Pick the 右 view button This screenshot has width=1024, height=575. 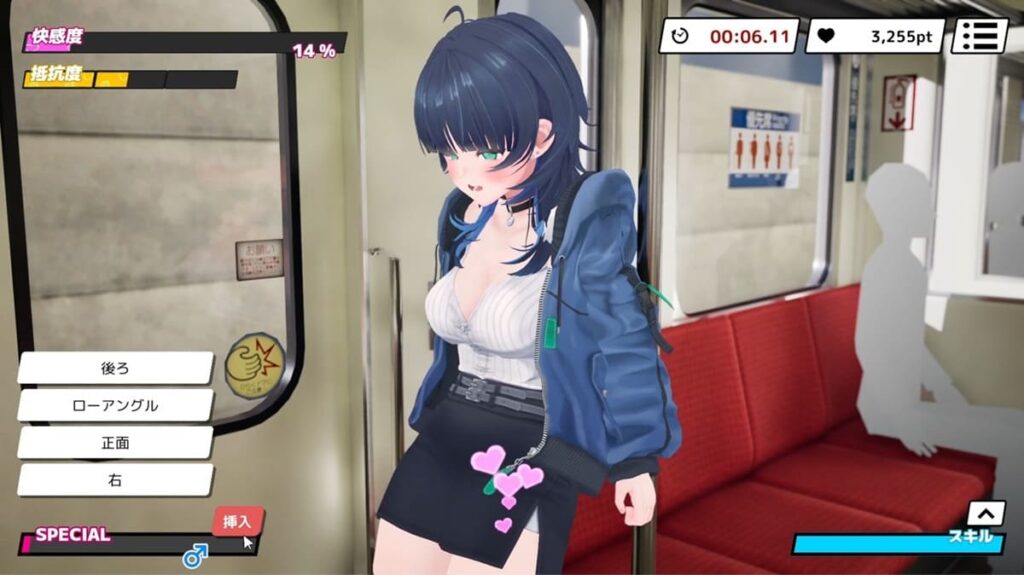[115, 479]
